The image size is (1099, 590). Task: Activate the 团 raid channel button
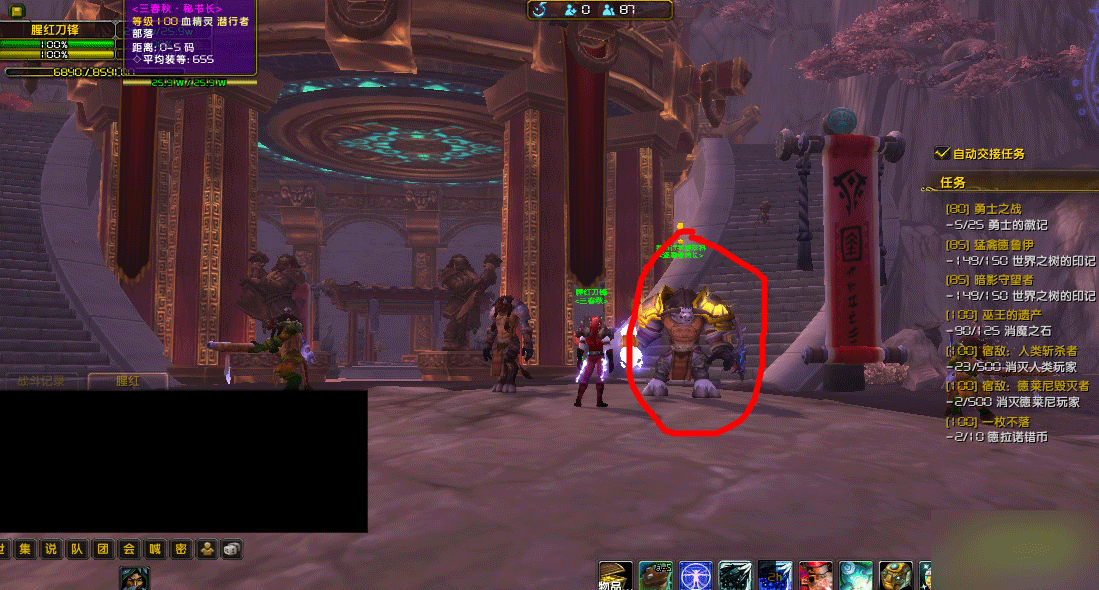tap(101, 549)
